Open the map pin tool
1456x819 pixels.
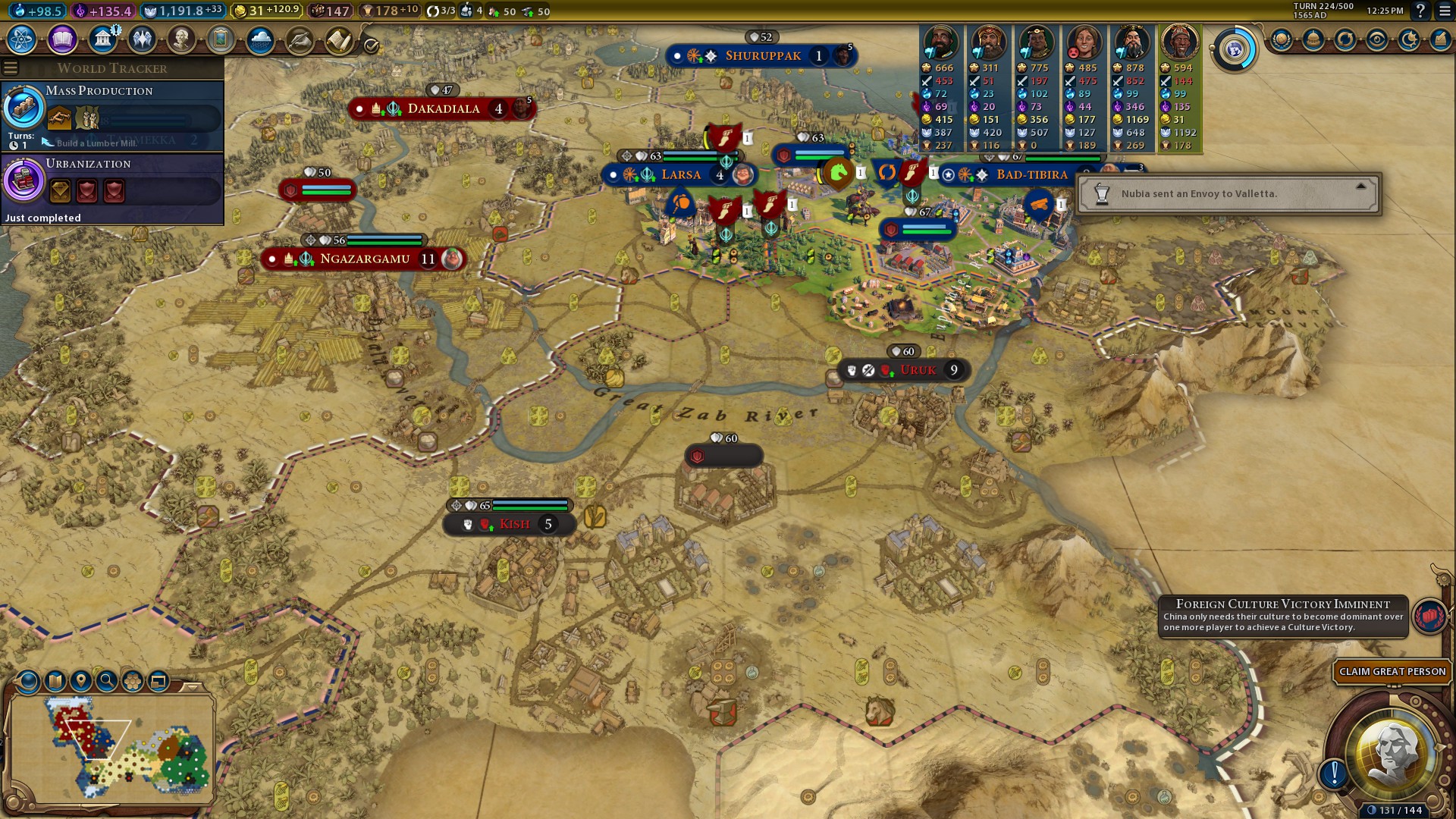coord(80,681)
